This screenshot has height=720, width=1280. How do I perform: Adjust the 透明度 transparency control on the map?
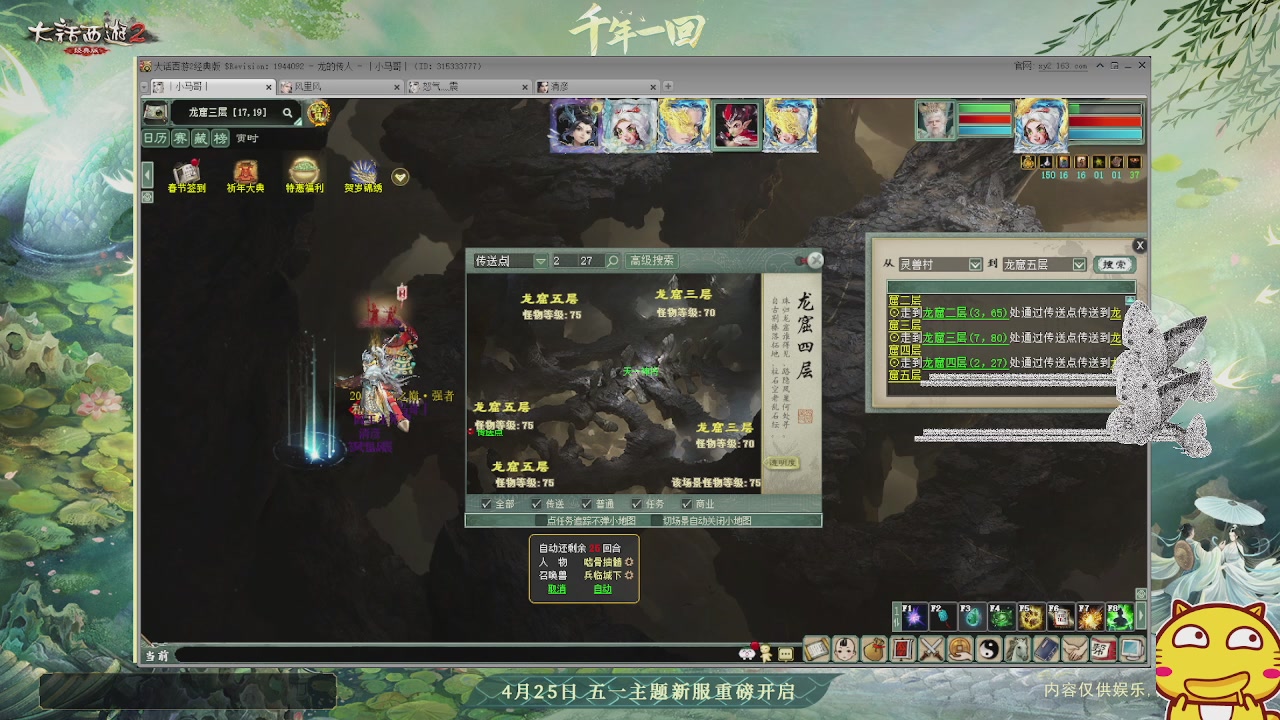[782, 462]
